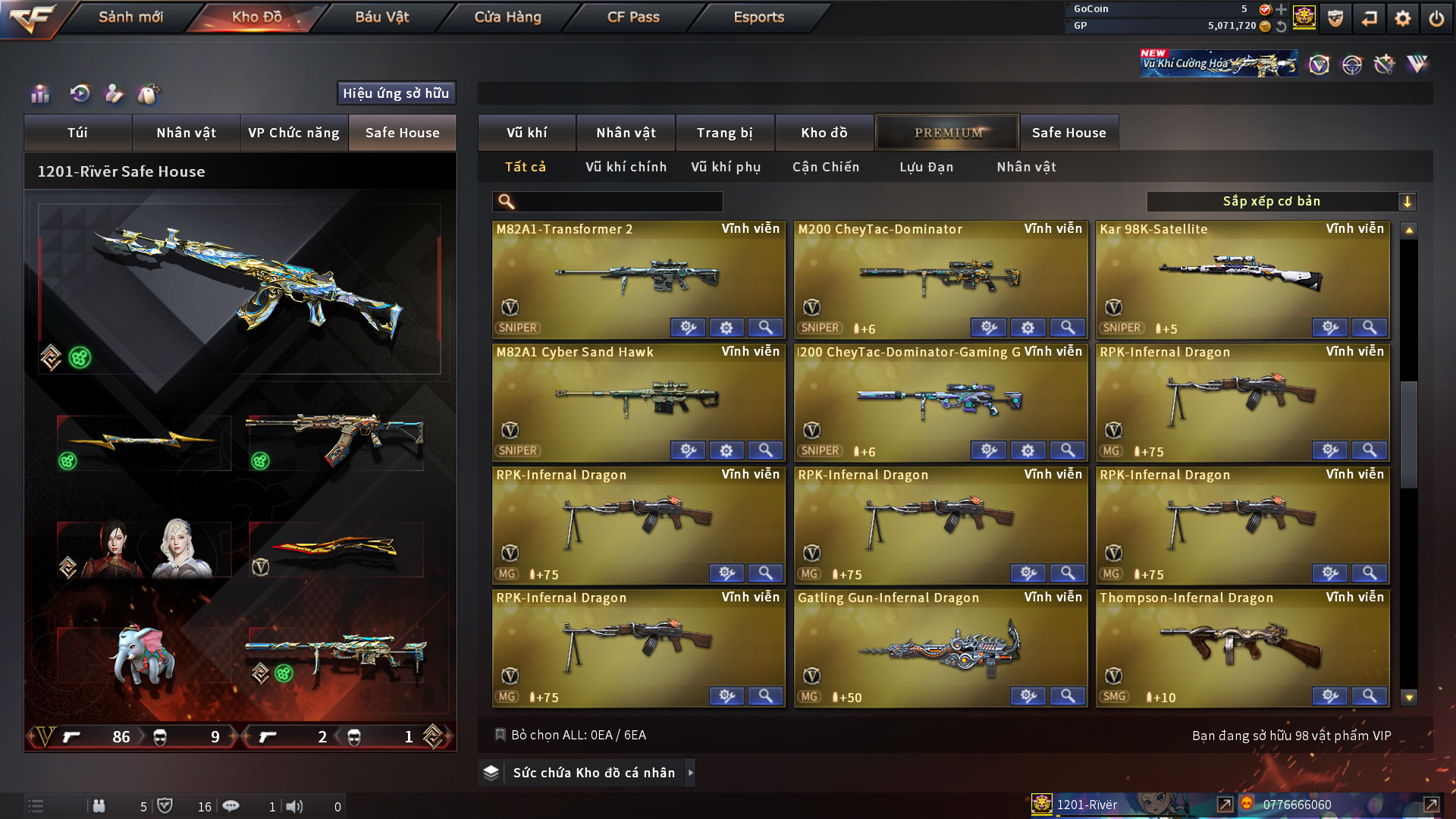1456x819 pixels.
Task: Click the gear settings icon
Action: pyautogui.click(x=1402, y=18)
